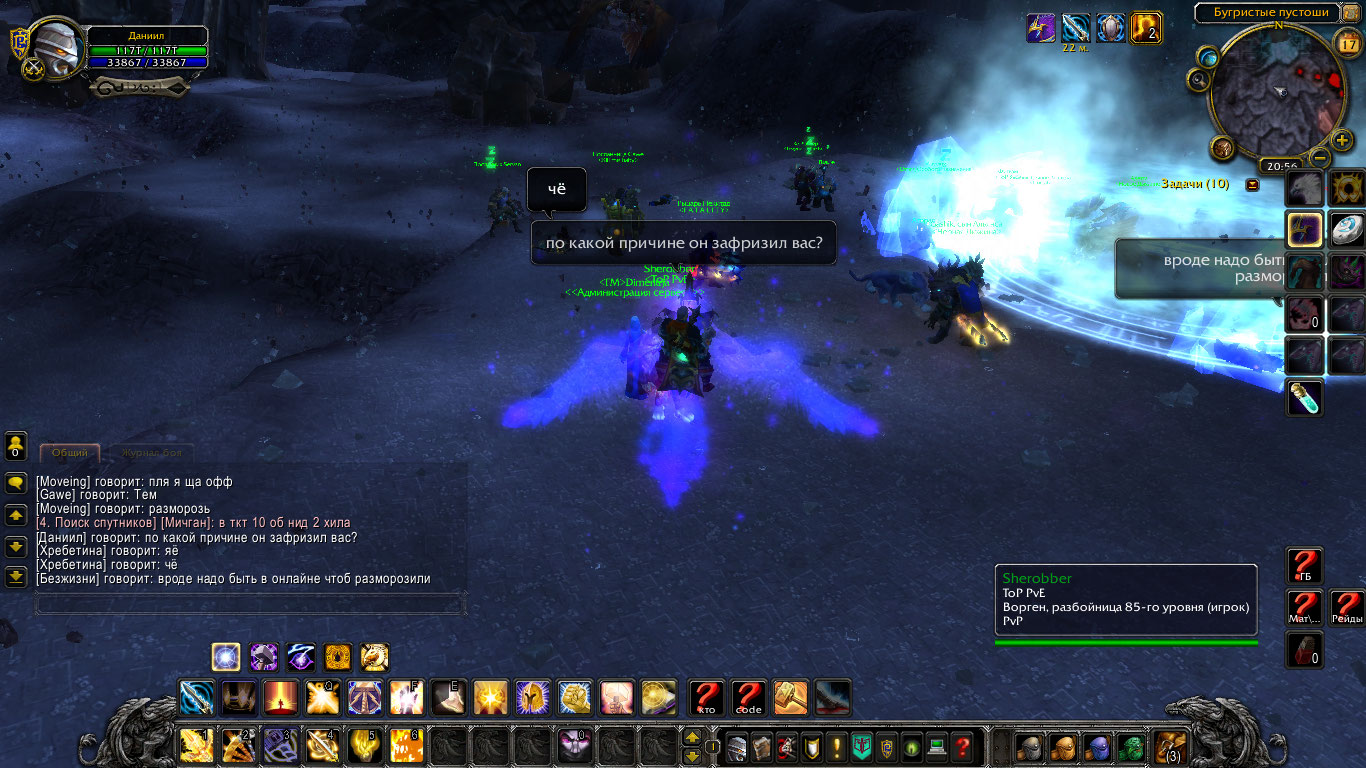Open the friends list button above chat

16,444
